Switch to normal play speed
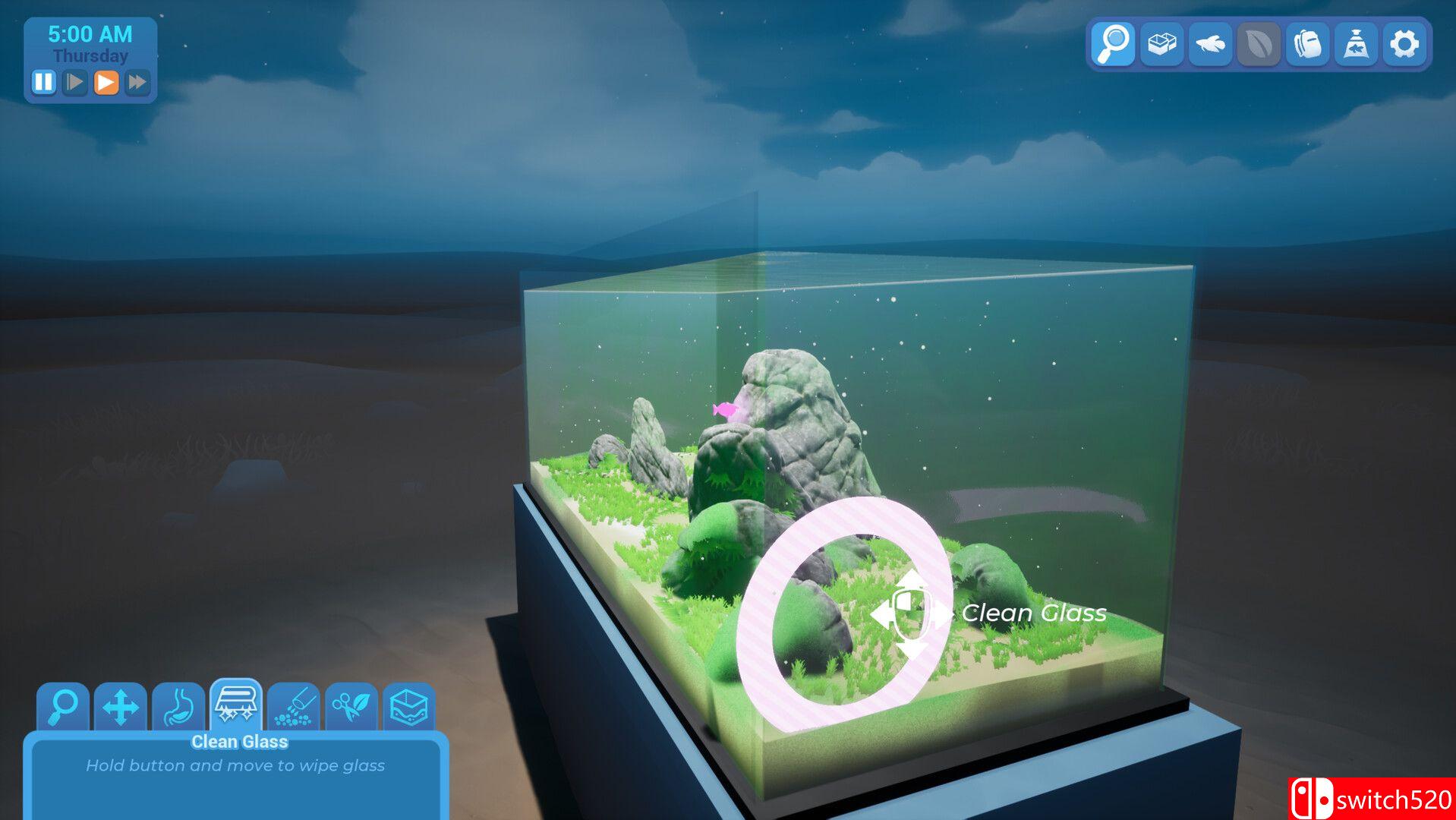1456x820 pixels. point(74,82)
